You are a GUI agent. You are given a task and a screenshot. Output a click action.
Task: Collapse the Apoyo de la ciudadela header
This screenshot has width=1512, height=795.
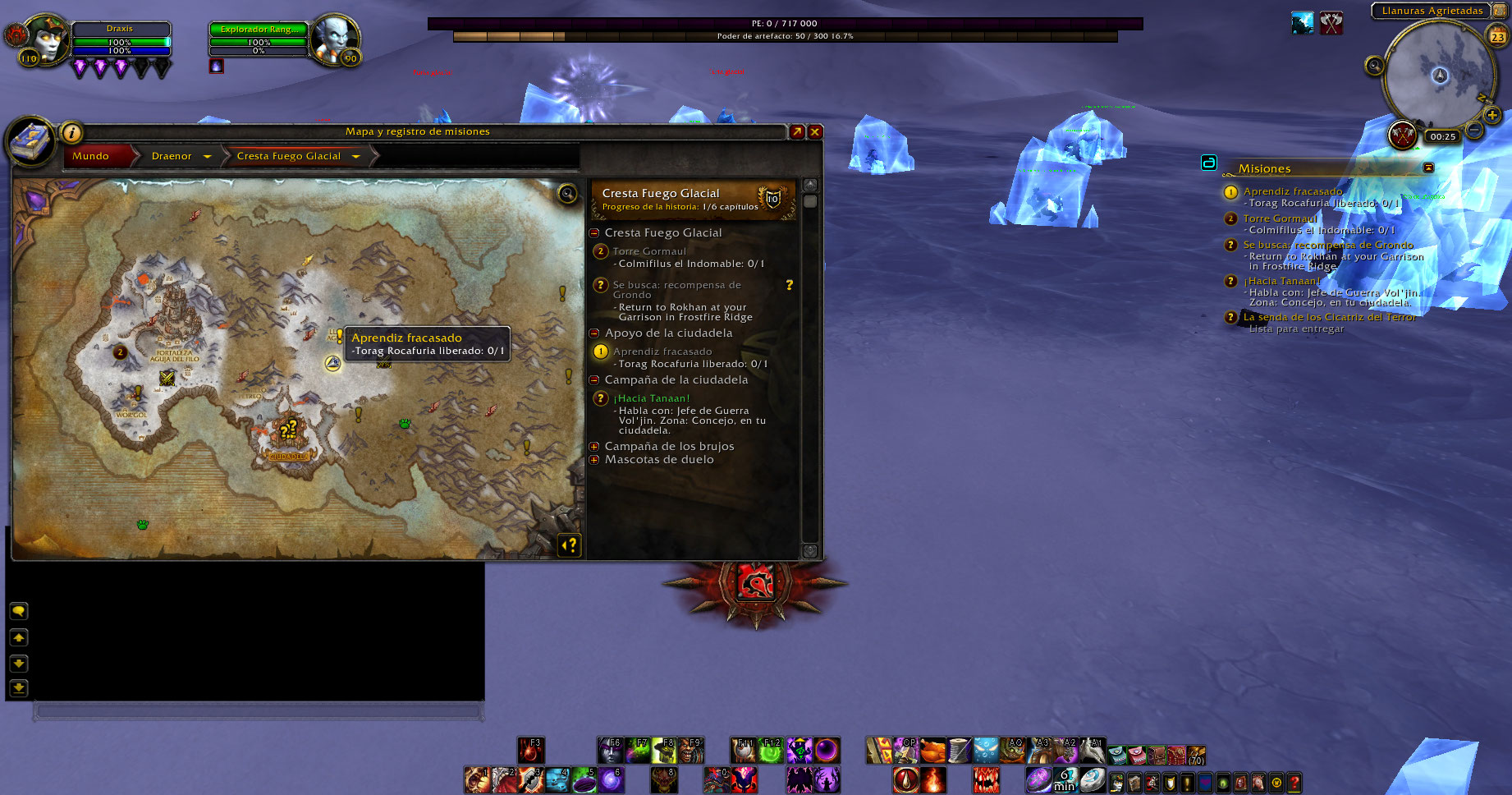(x=594, y=333)
